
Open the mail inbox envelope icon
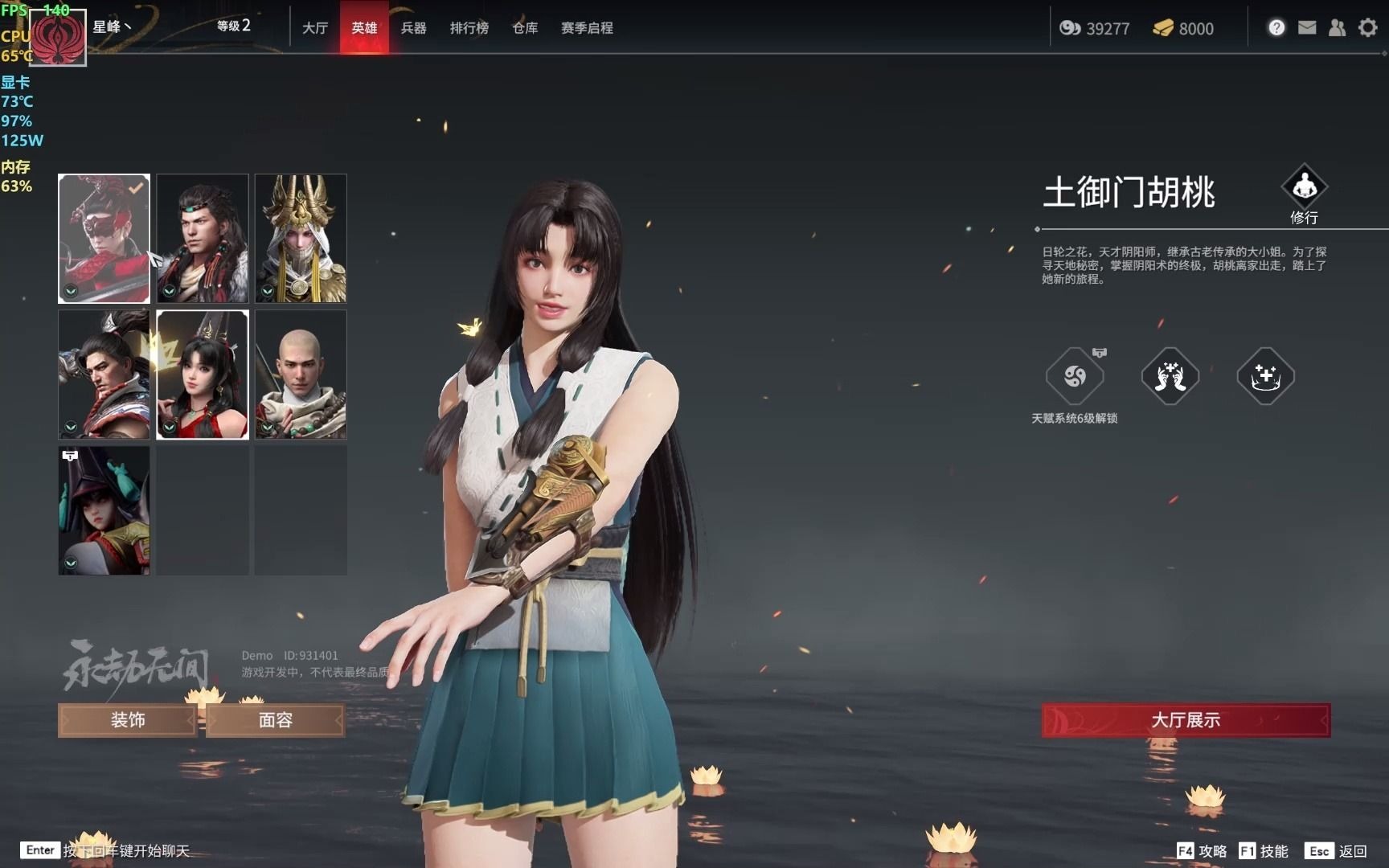tap(1307, 27)
